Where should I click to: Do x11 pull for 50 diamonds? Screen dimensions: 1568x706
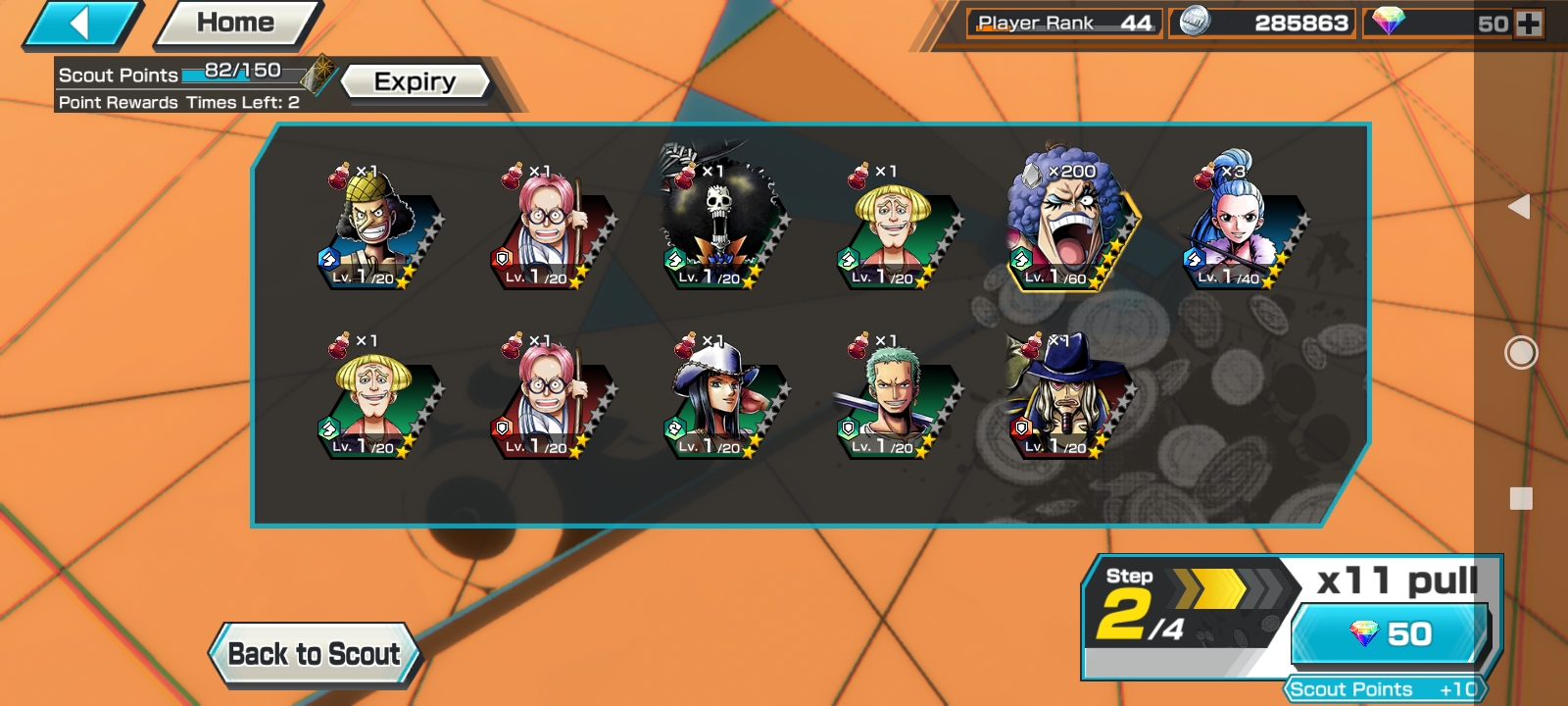pos(1390,633)
